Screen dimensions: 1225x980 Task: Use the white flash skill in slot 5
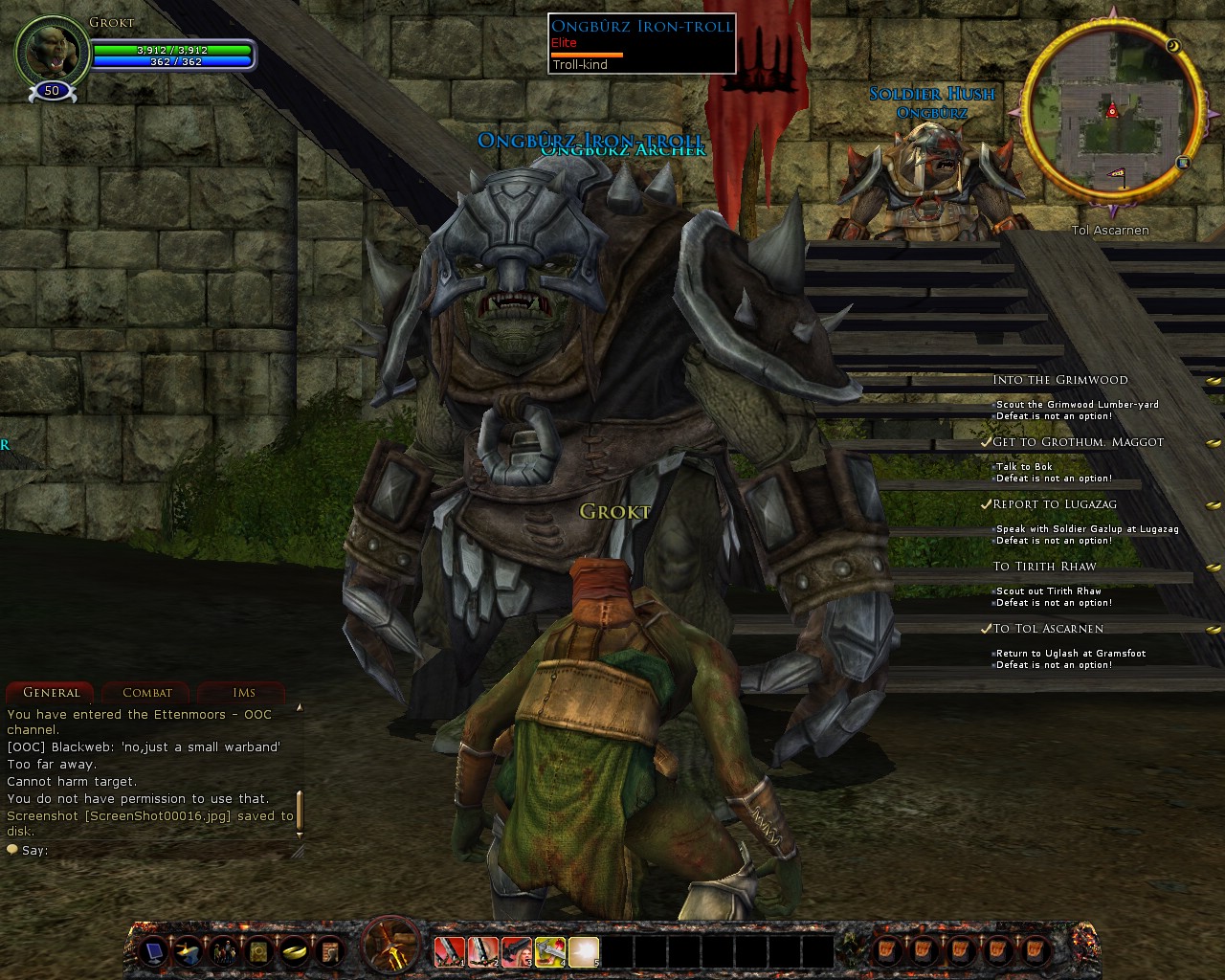pos(583,950)
